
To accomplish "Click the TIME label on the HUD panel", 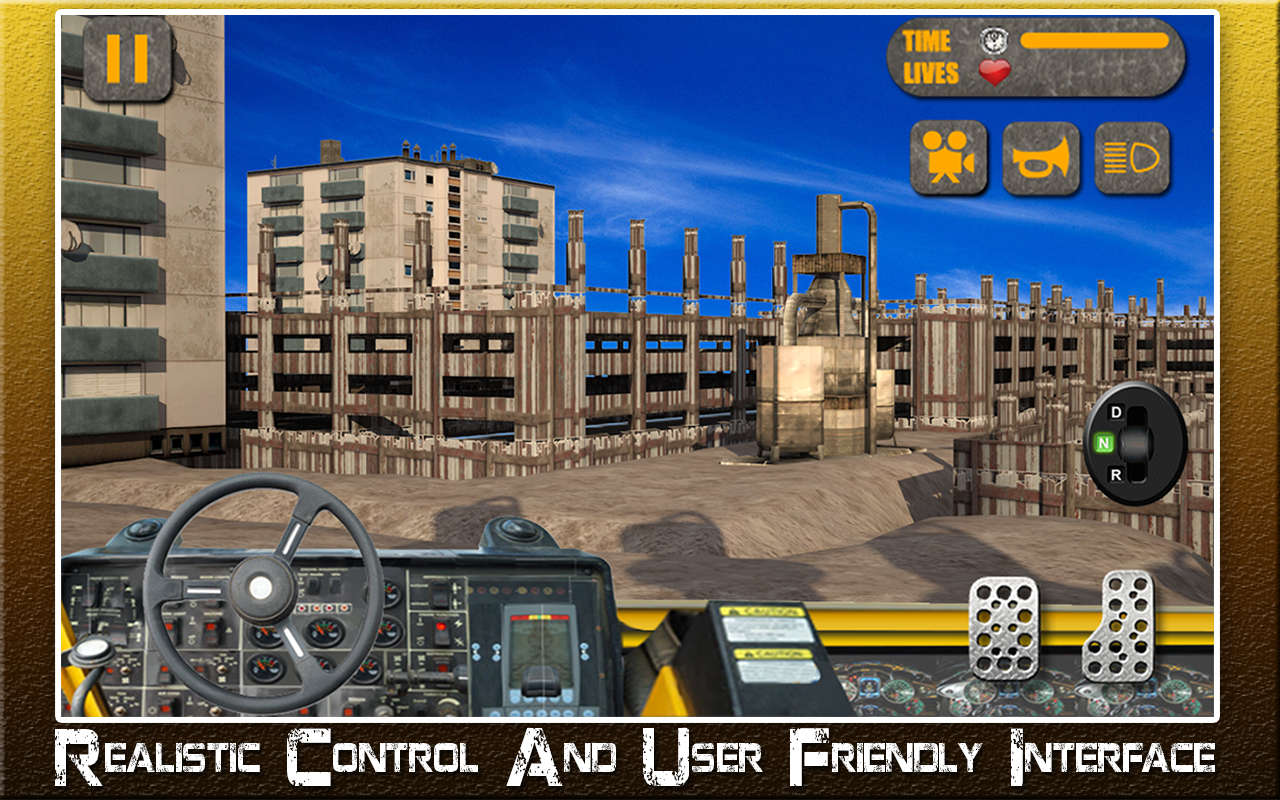I will pos(929,41).
